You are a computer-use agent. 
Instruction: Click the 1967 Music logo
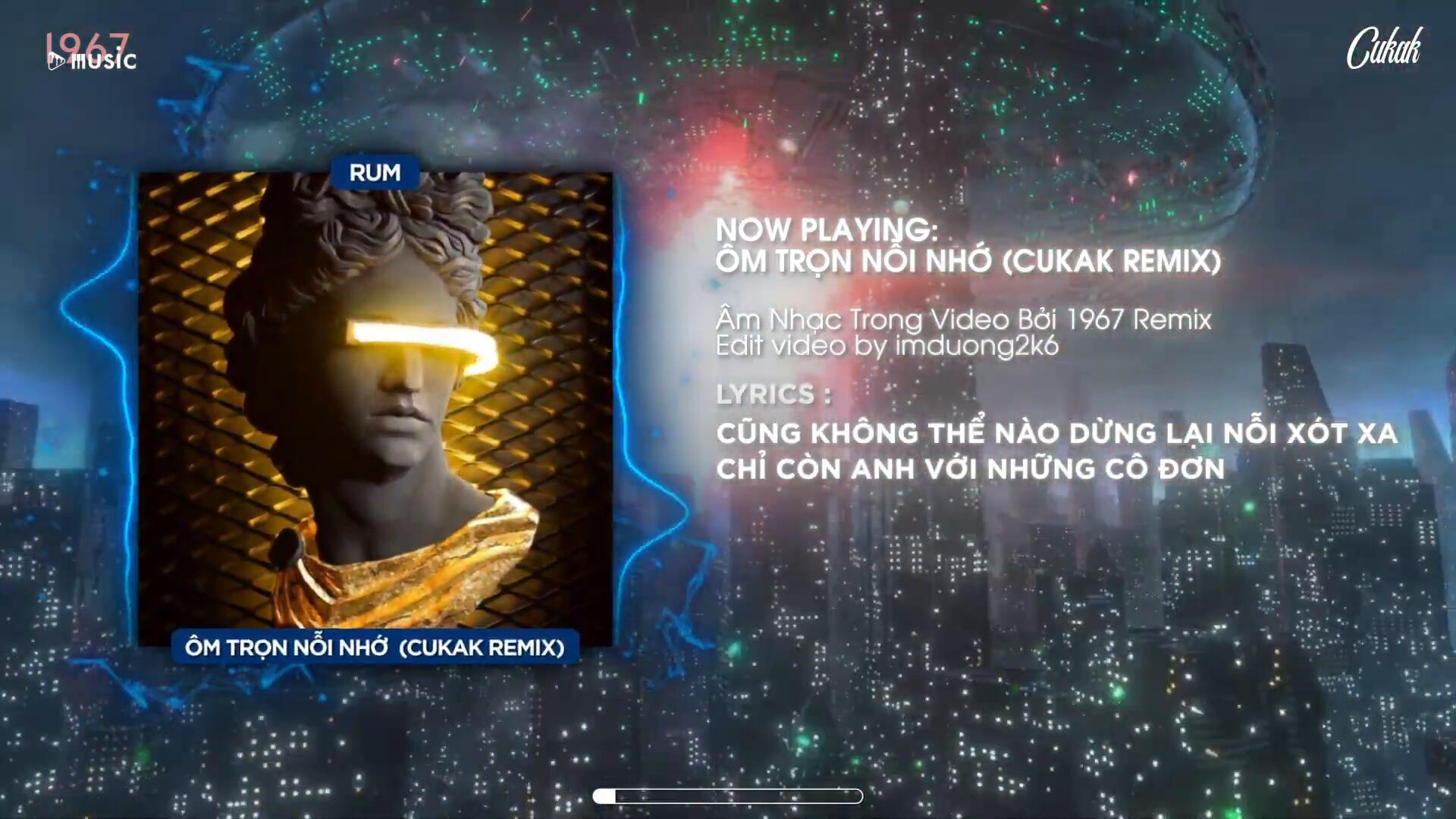coord(90,52)
